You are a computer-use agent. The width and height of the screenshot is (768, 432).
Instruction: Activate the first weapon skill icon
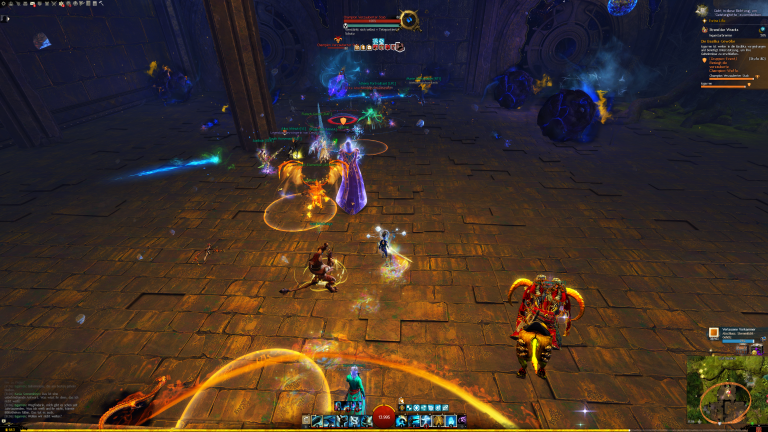click(318, 421)
